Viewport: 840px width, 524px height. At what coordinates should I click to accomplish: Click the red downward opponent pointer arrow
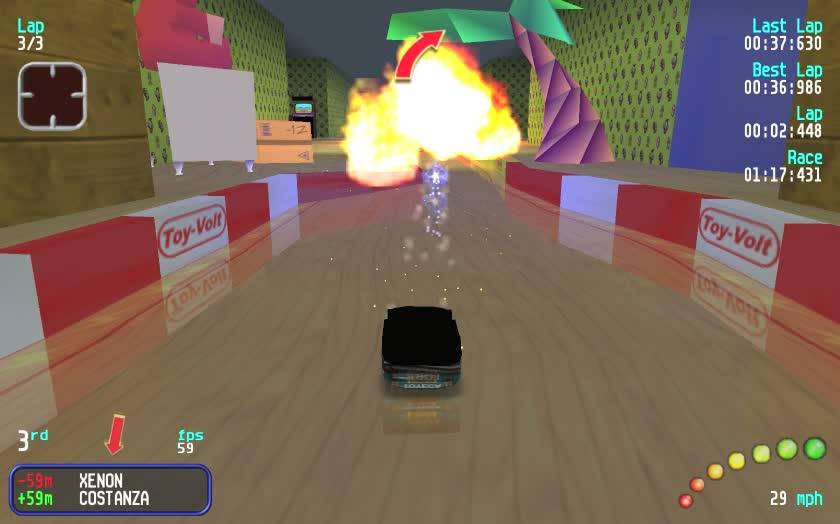(x=116, y=434)
